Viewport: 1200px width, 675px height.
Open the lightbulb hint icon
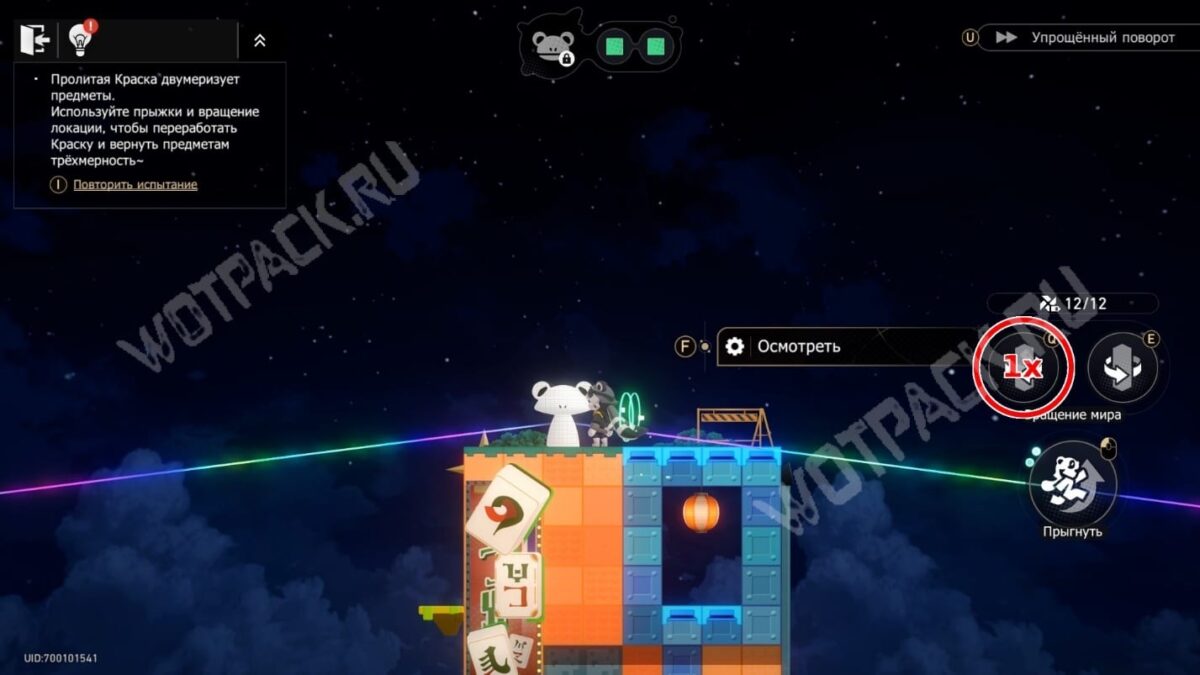80,40
